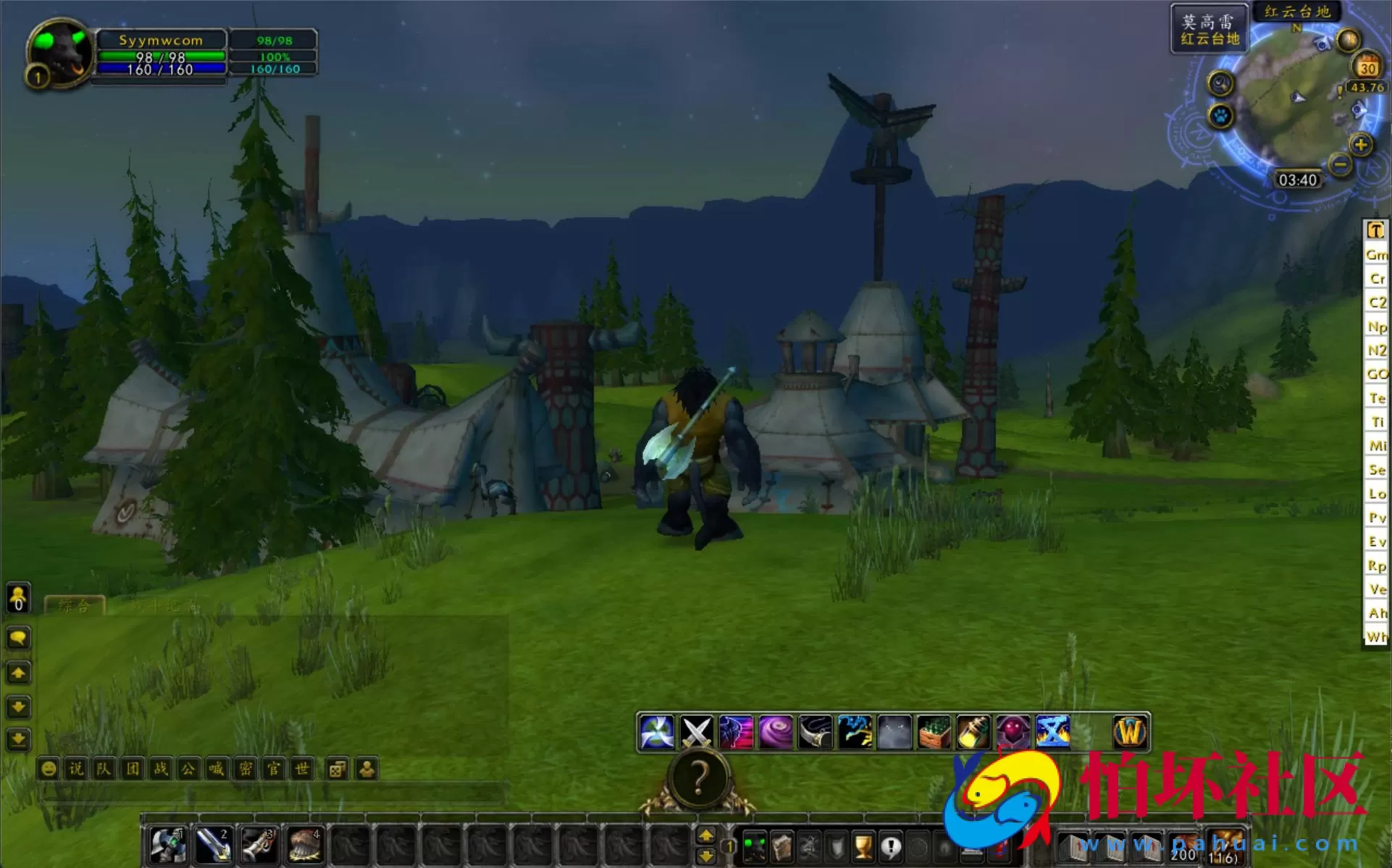Open the box of supplies item icon
The height and width of the screenshot is (868, 1392).
[934, 731]
